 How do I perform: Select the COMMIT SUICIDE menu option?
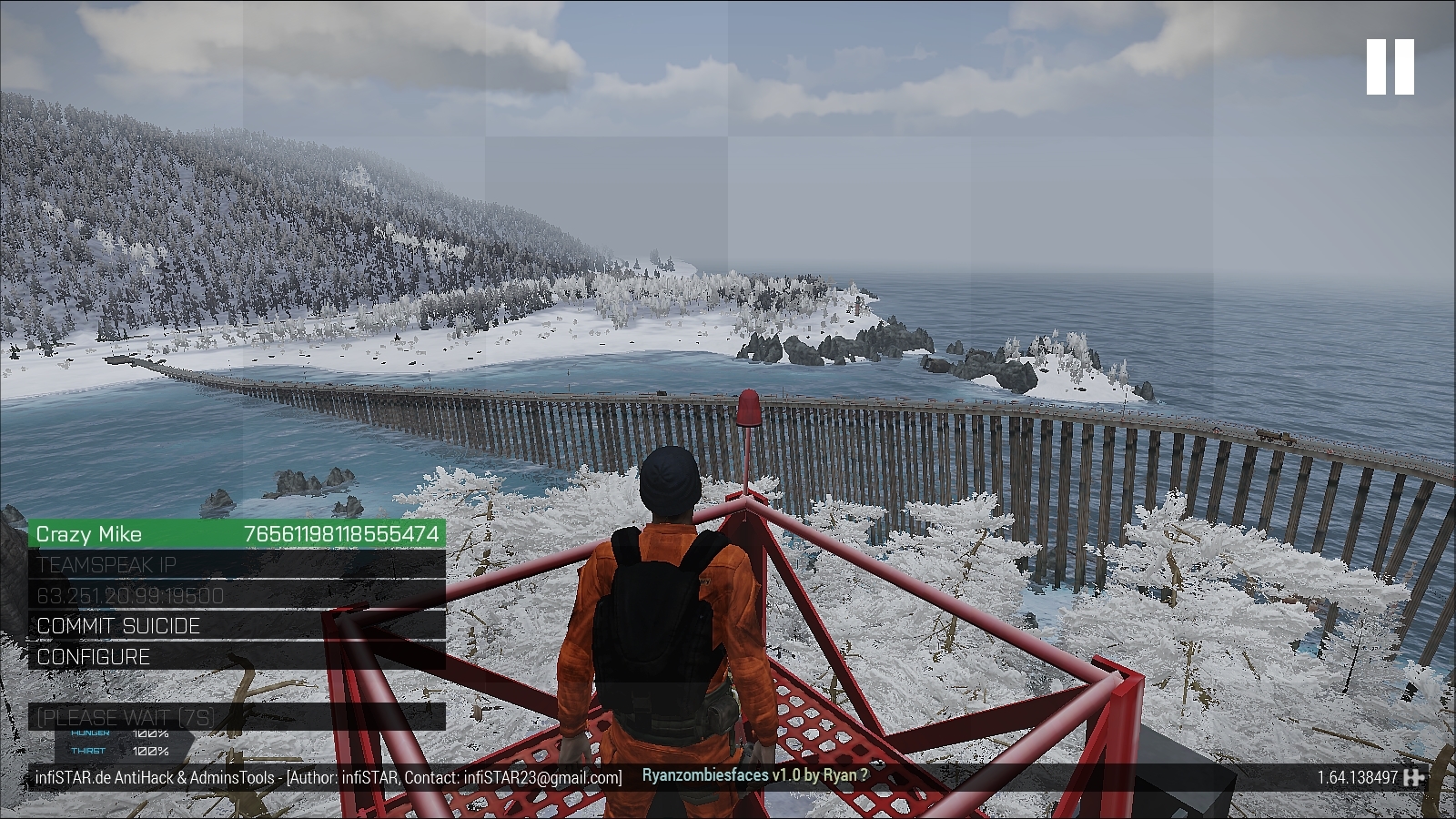[x=116, y=626]
